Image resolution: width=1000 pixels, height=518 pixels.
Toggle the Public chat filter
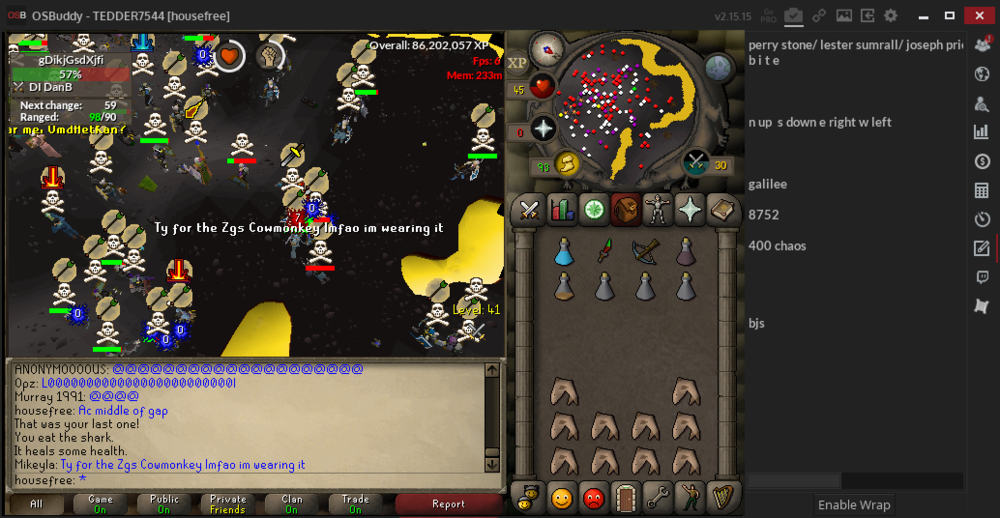coord(164,504)
